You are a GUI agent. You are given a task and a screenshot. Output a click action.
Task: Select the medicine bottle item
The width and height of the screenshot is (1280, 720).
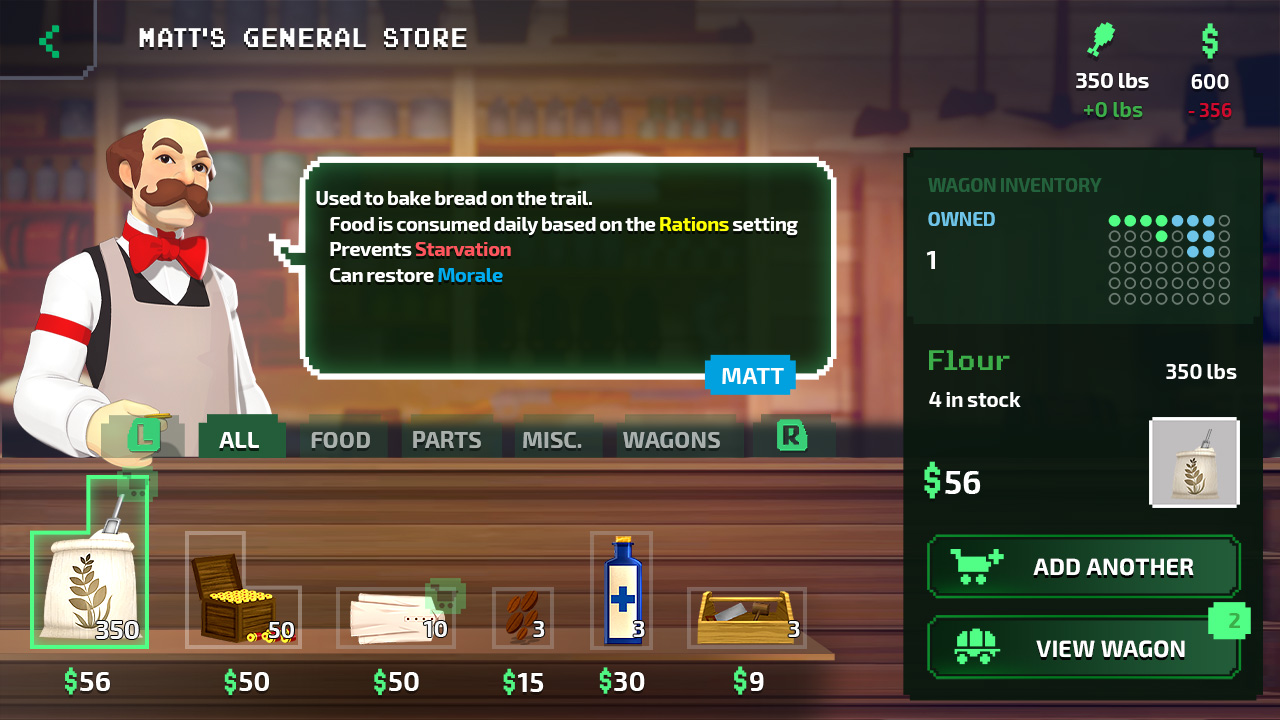coord(623,590)
